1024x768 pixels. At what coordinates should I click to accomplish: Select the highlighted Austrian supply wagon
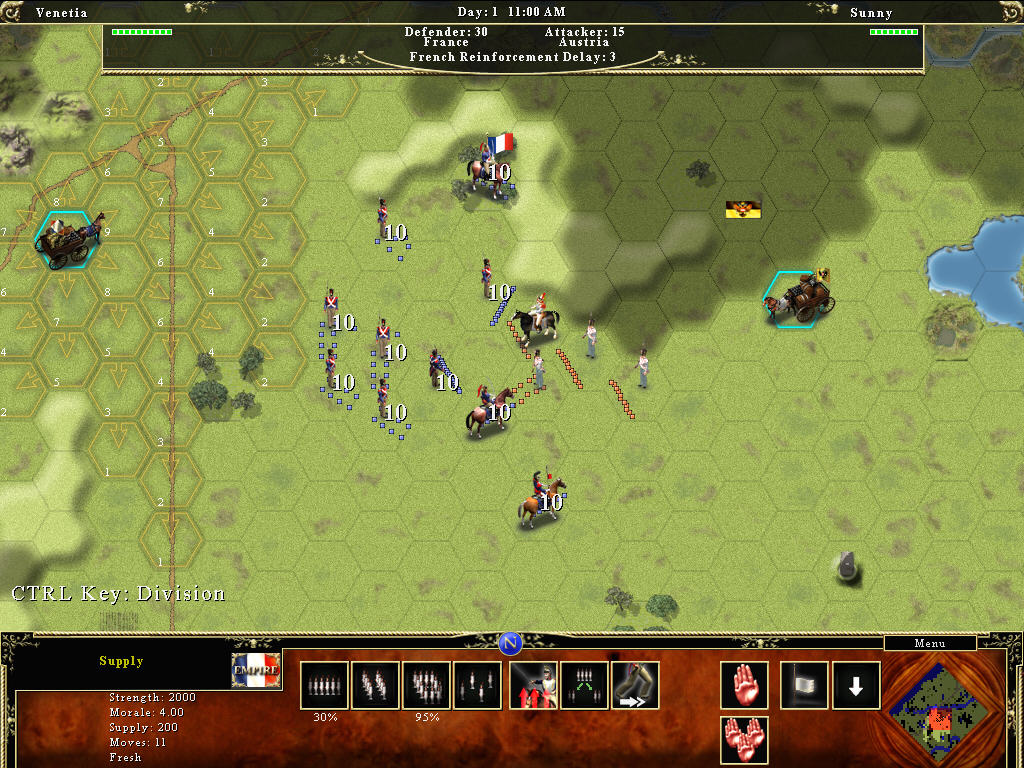[802, 297]
